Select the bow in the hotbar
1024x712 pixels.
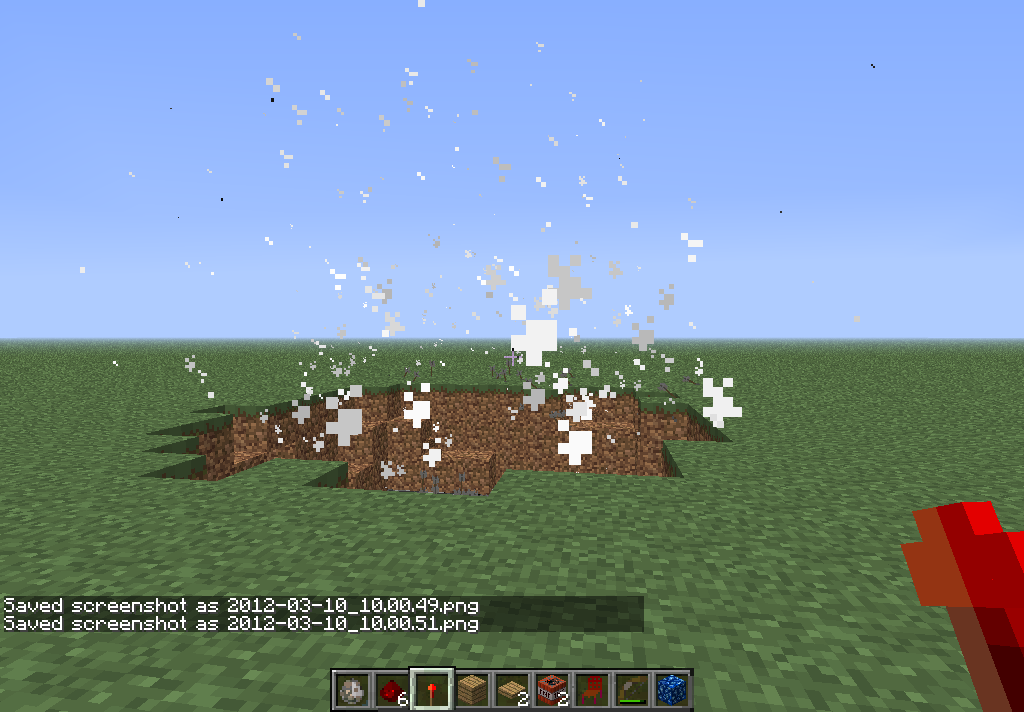click(x=632, y=689)
